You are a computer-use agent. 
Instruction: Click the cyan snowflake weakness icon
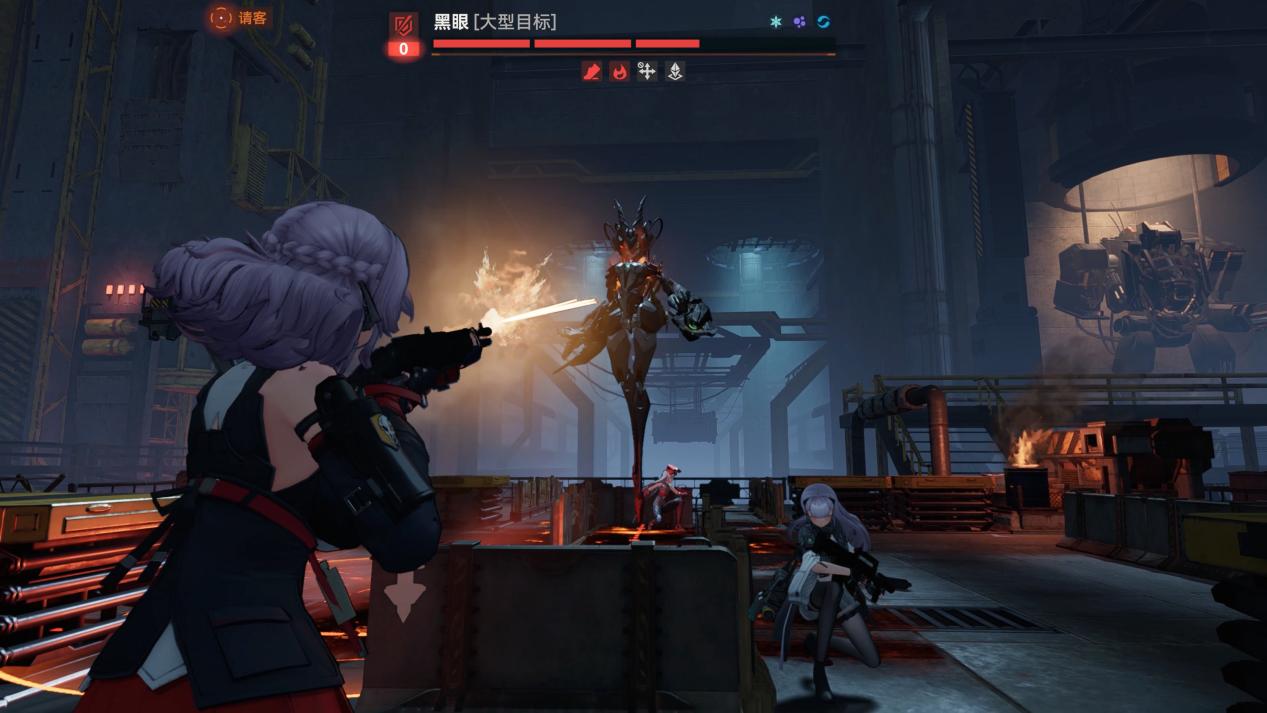tap(775, 22)
